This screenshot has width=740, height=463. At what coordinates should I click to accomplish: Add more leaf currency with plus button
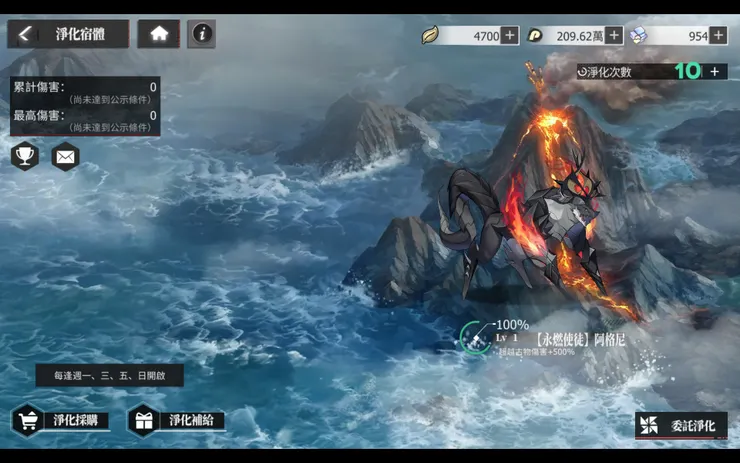point(510,36)
